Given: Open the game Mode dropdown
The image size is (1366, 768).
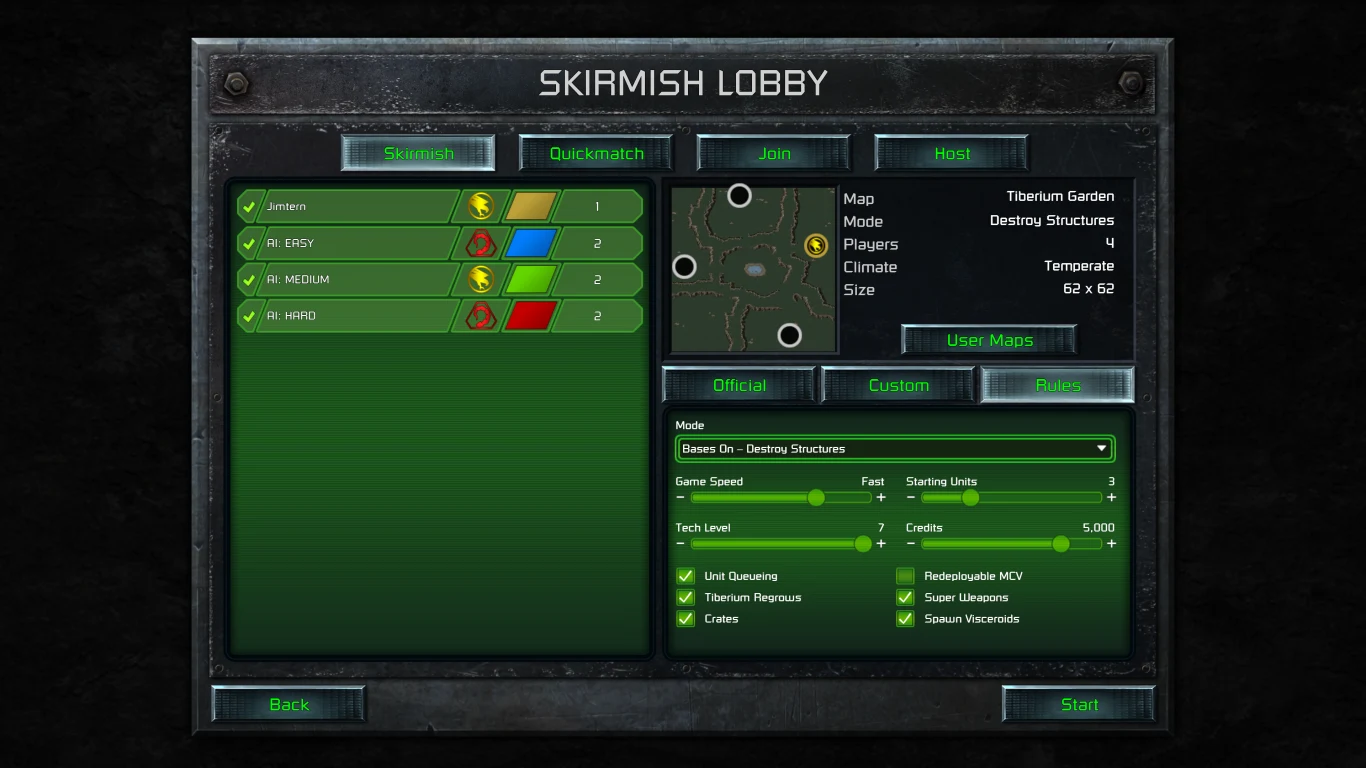Looking at the screenshot, I should point(894,448).
